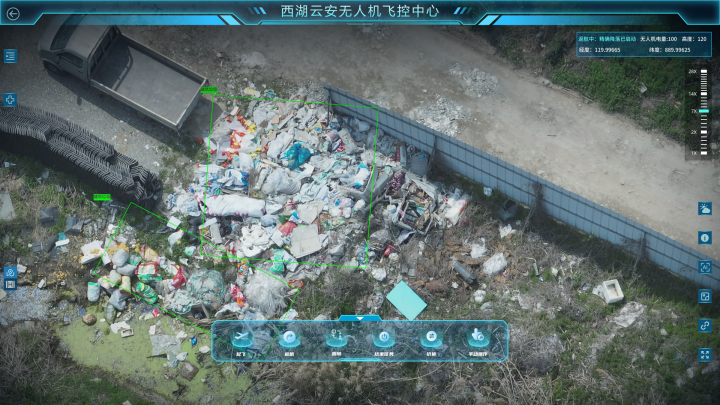Go back using the top-left arrow button

(13, 14)
